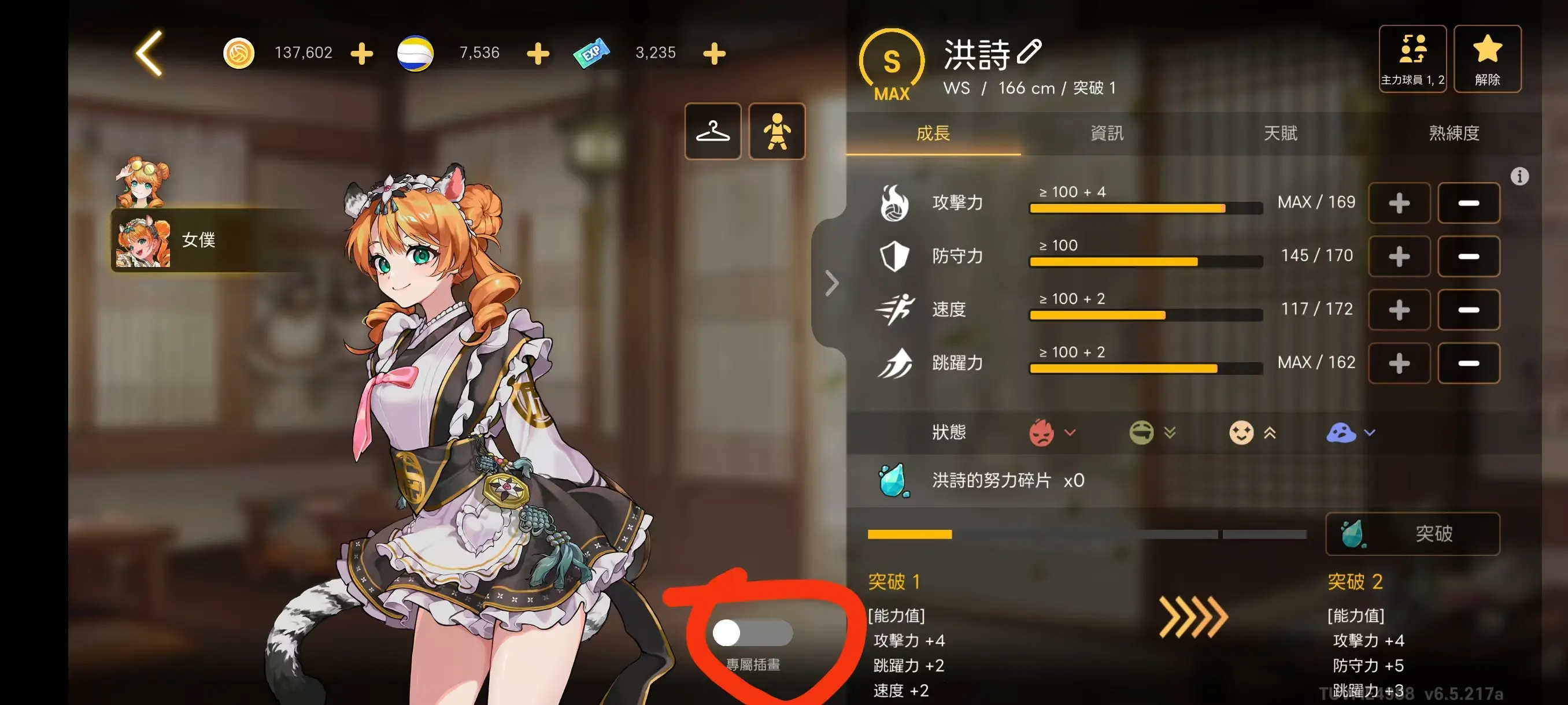Image resolution: width=1568 pixels, height=705 pixels.
Task: Go back with the arrow button
Action: (x=150, y=54)
